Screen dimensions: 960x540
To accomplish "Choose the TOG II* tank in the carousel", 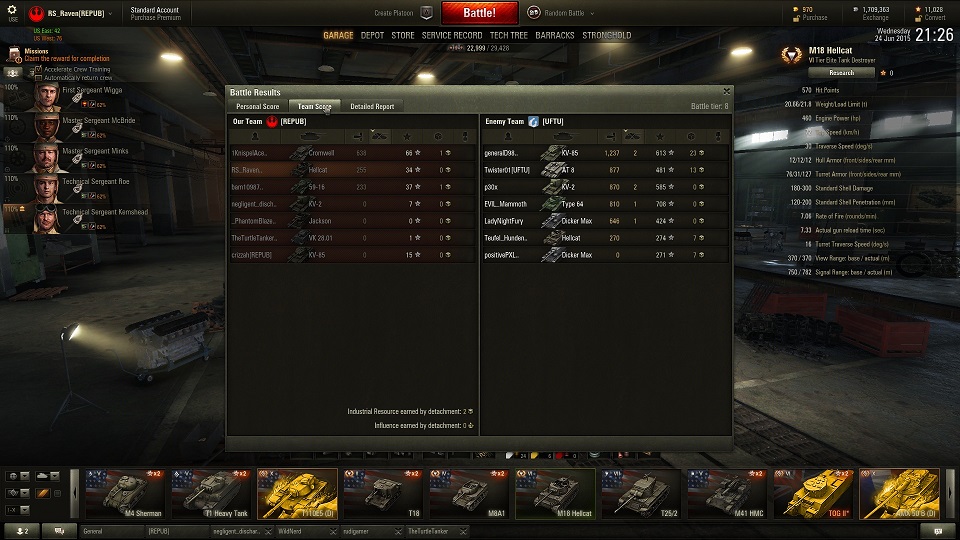I will pos(812,494).
